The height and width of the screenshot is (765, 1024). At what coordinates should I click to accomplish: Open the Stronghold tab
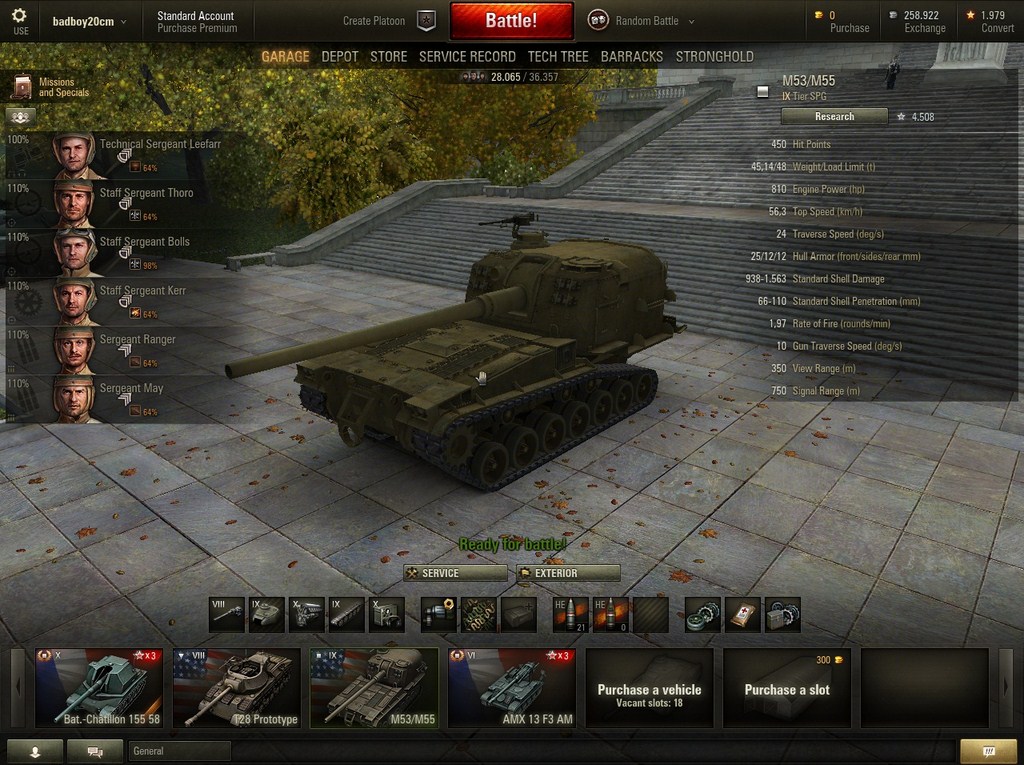coord(714,57)
